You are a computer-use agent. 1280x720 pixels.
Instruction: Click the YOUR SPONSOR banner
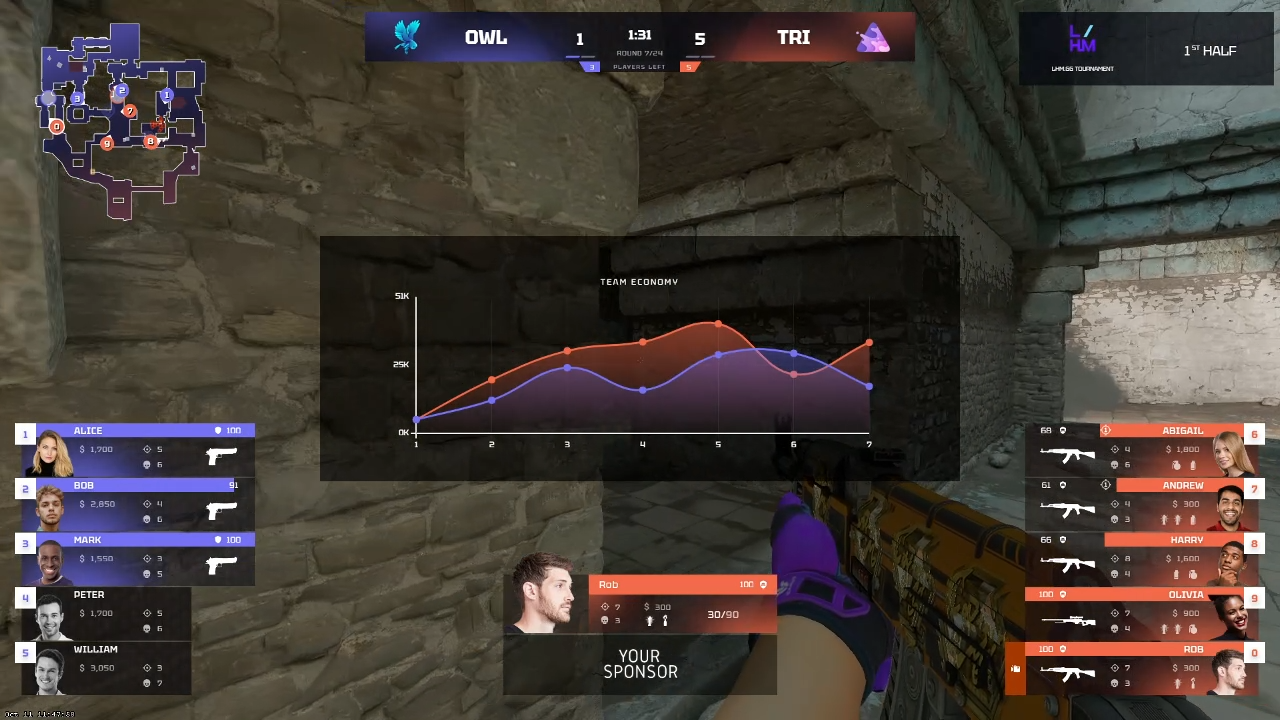pos(640,664)
